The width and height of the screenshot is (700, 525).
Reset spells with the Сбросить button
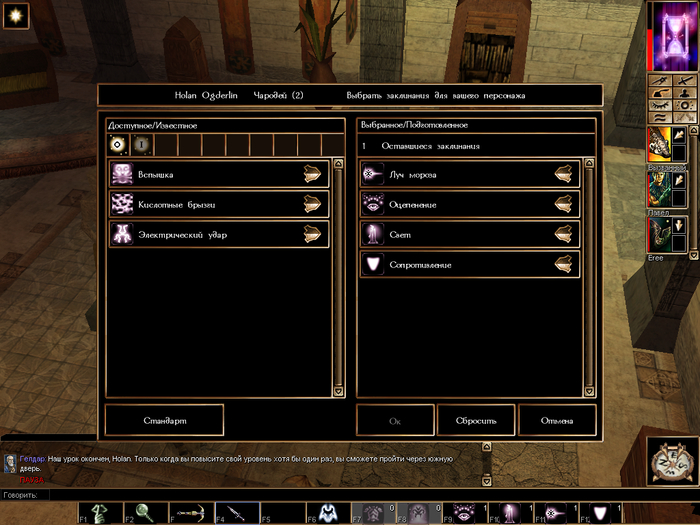[476, 420]
